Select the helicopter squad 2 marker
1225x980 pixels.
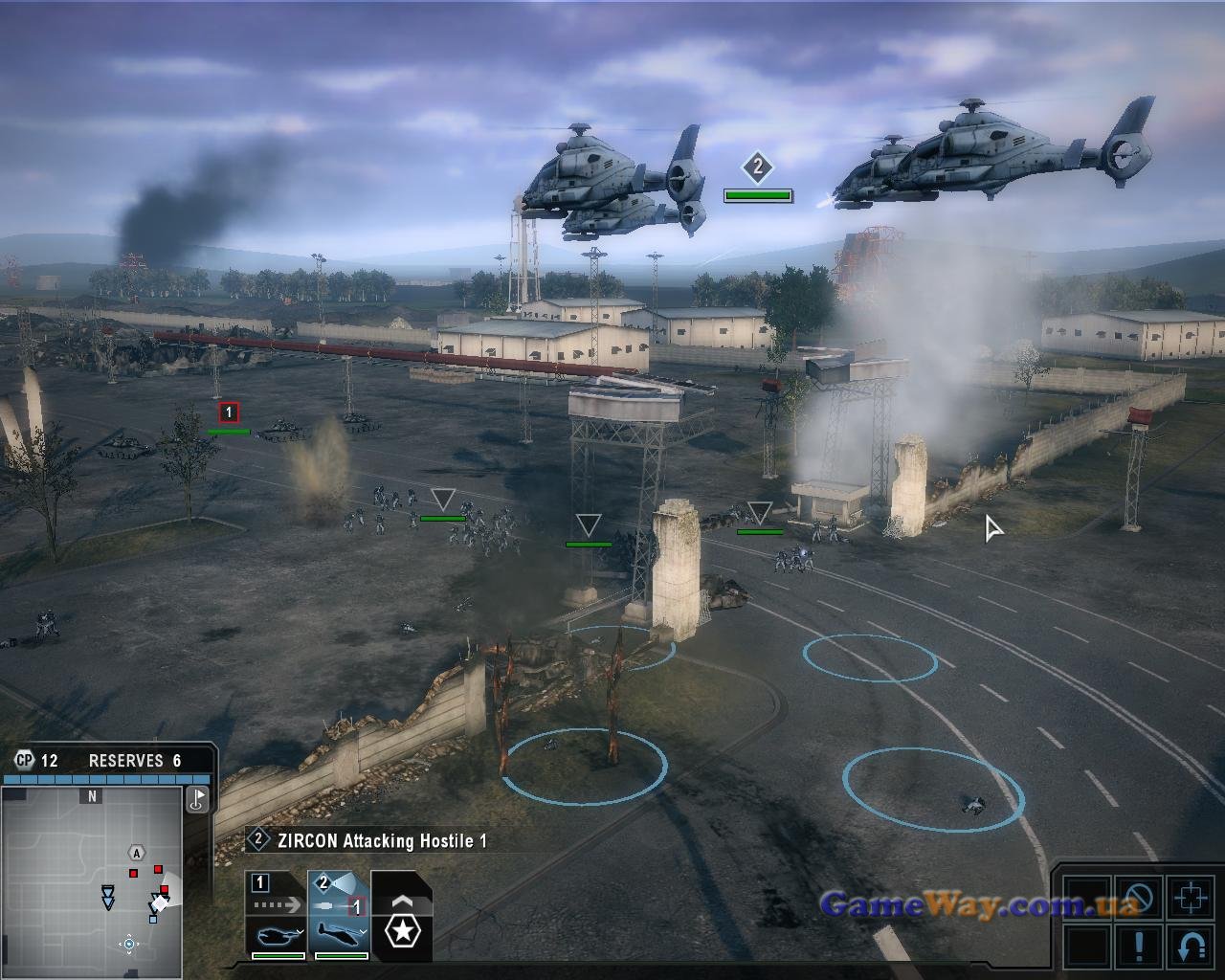coord(757,168)
